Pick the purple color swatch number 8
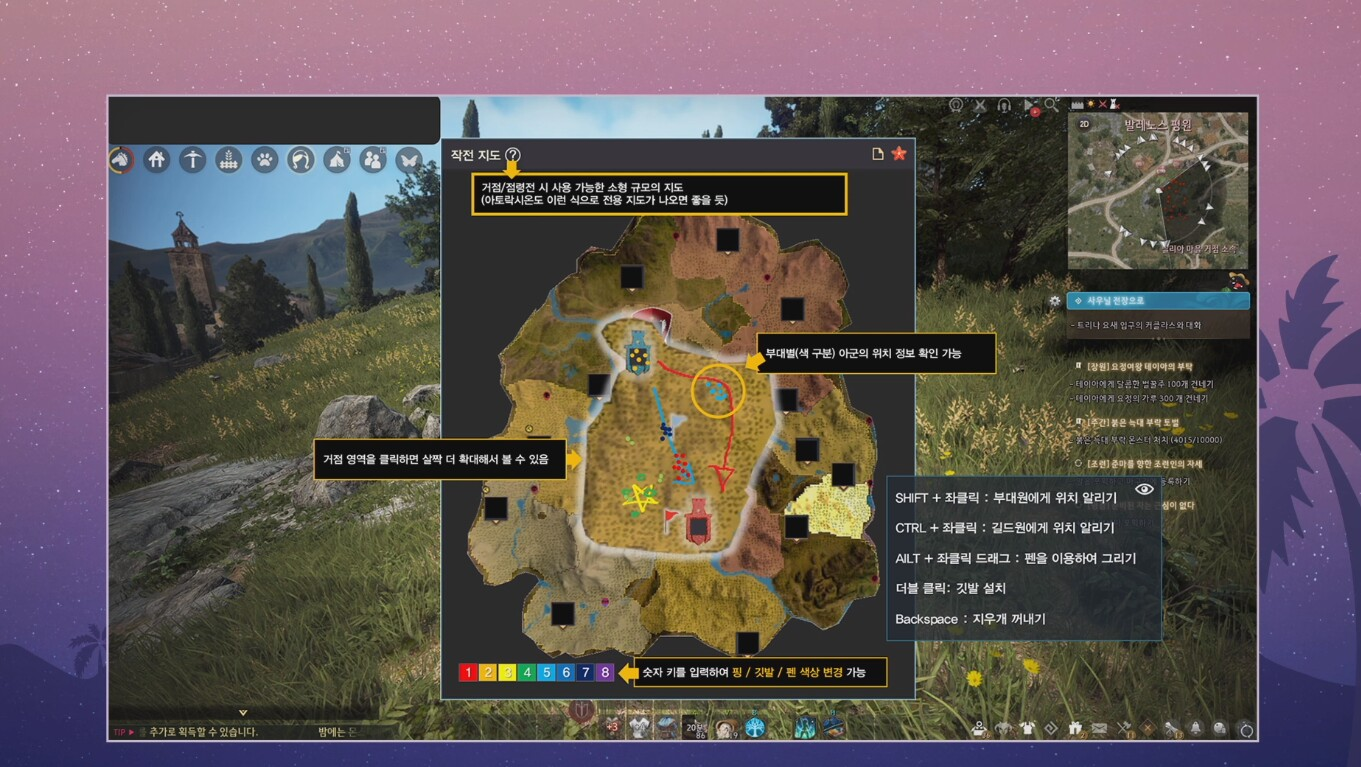 pyautogui.click(x=605, y=672)
